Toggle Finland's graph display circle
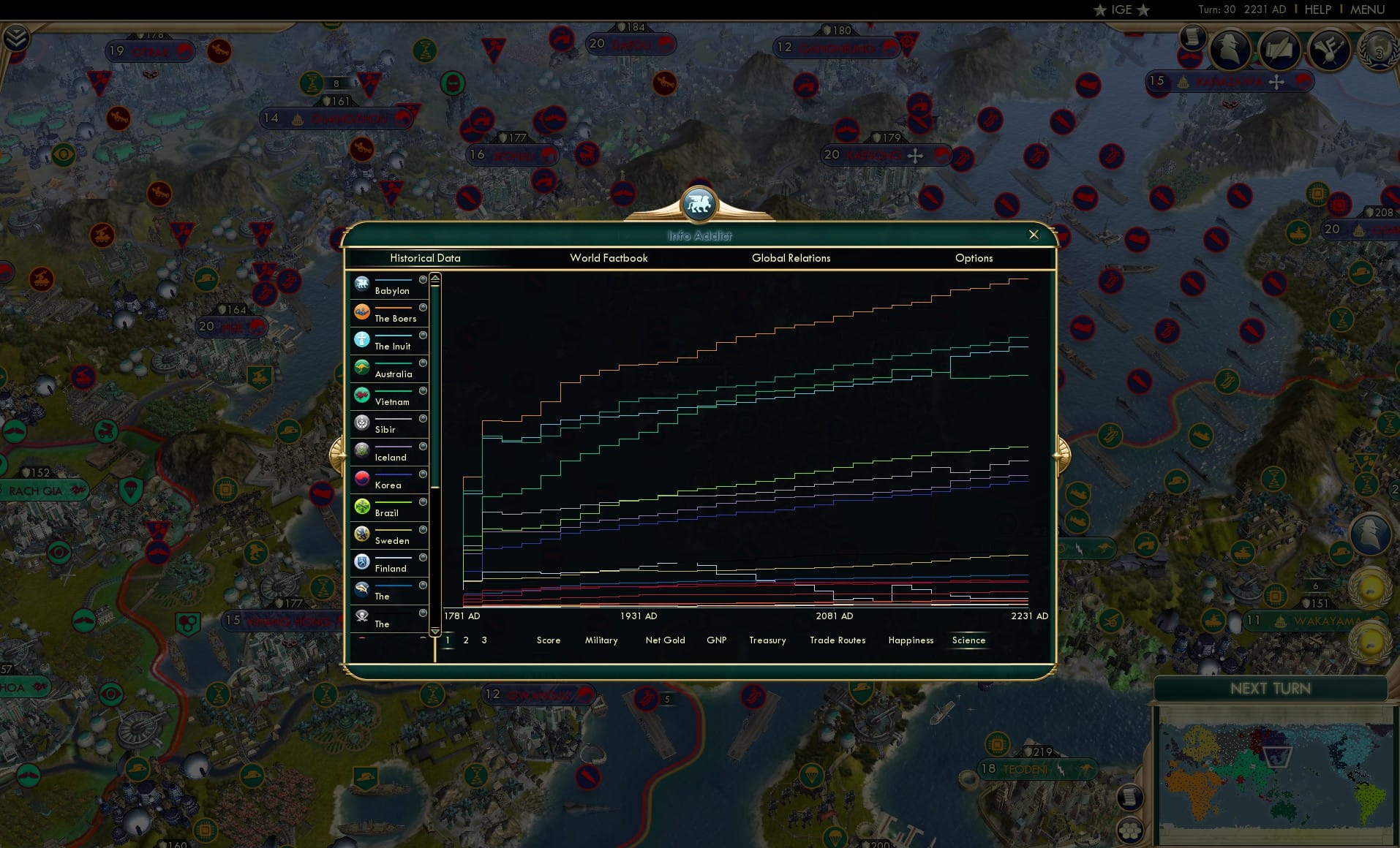The height and width of the screenshot is (848, 1400). [422, 558]
